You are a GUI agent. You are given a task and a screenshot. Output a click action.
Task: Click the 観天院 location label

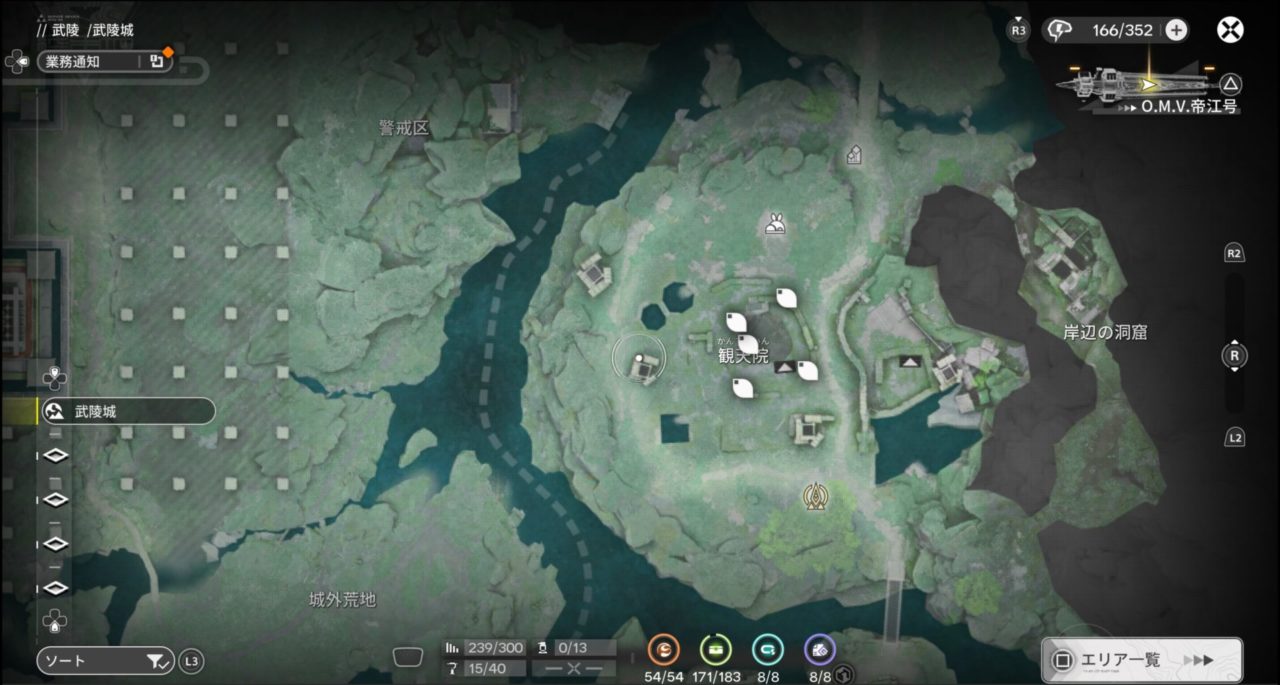[x=743, y=357]
